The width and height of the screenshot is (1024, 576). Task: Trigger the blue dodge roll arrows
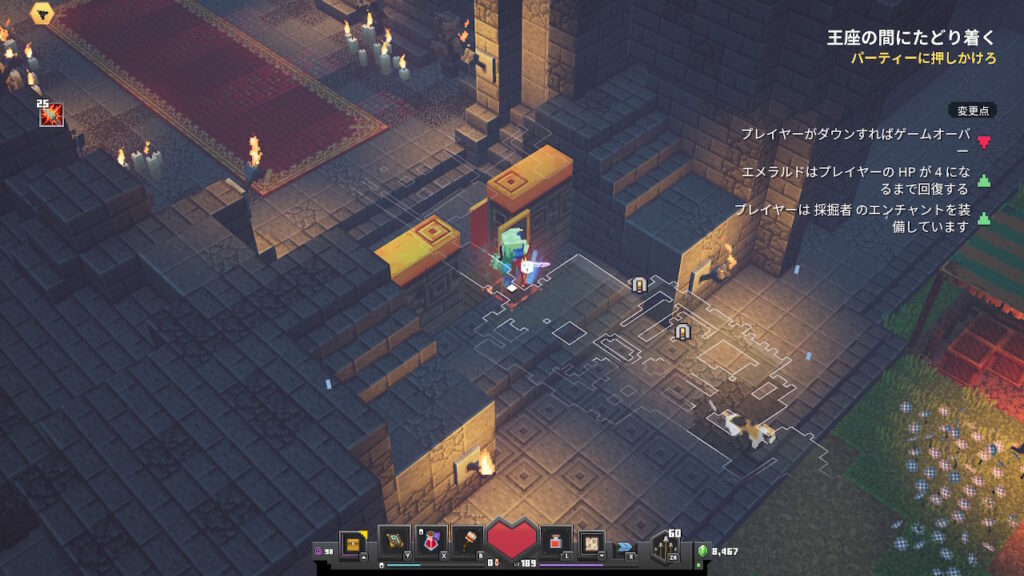pyautogui.click(x=625, y=547)
